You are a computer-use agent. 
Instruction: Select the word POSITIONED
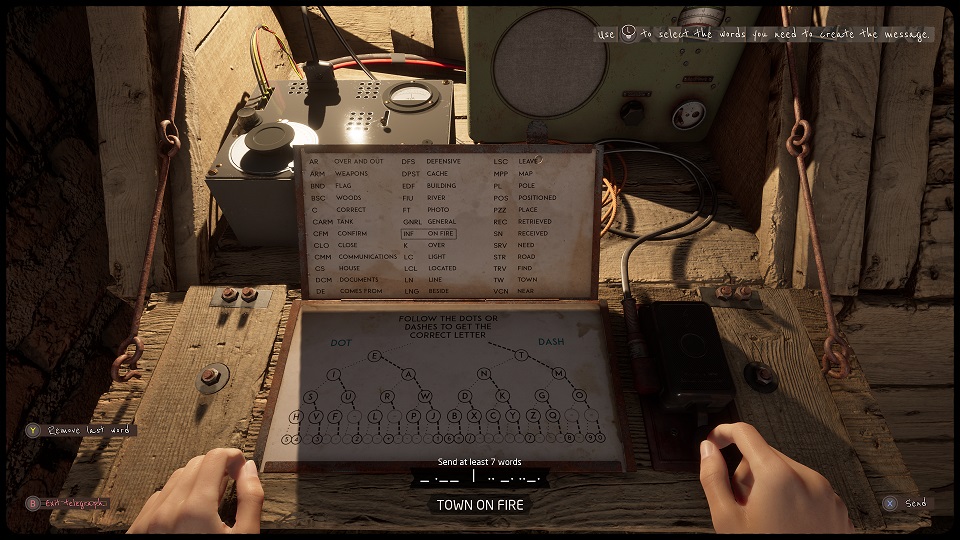click(537, 197)
